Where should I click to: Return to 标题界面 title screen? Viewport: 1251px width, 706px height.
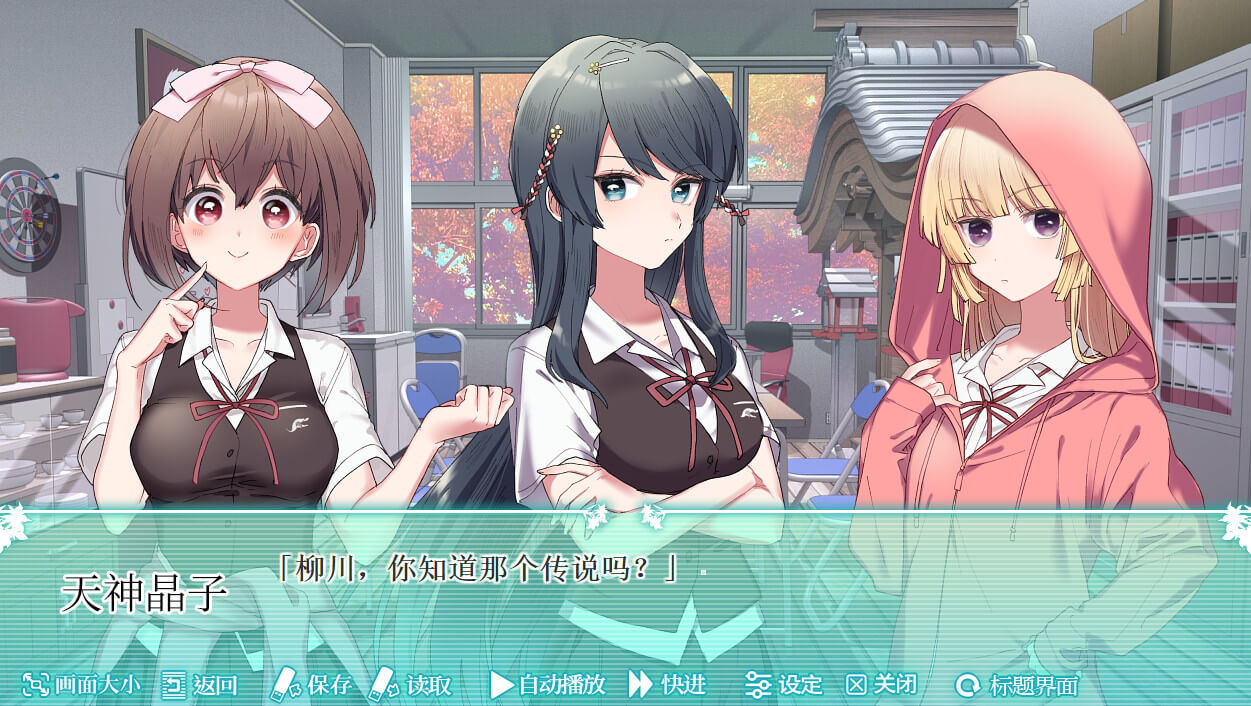tap(1017, 685)
